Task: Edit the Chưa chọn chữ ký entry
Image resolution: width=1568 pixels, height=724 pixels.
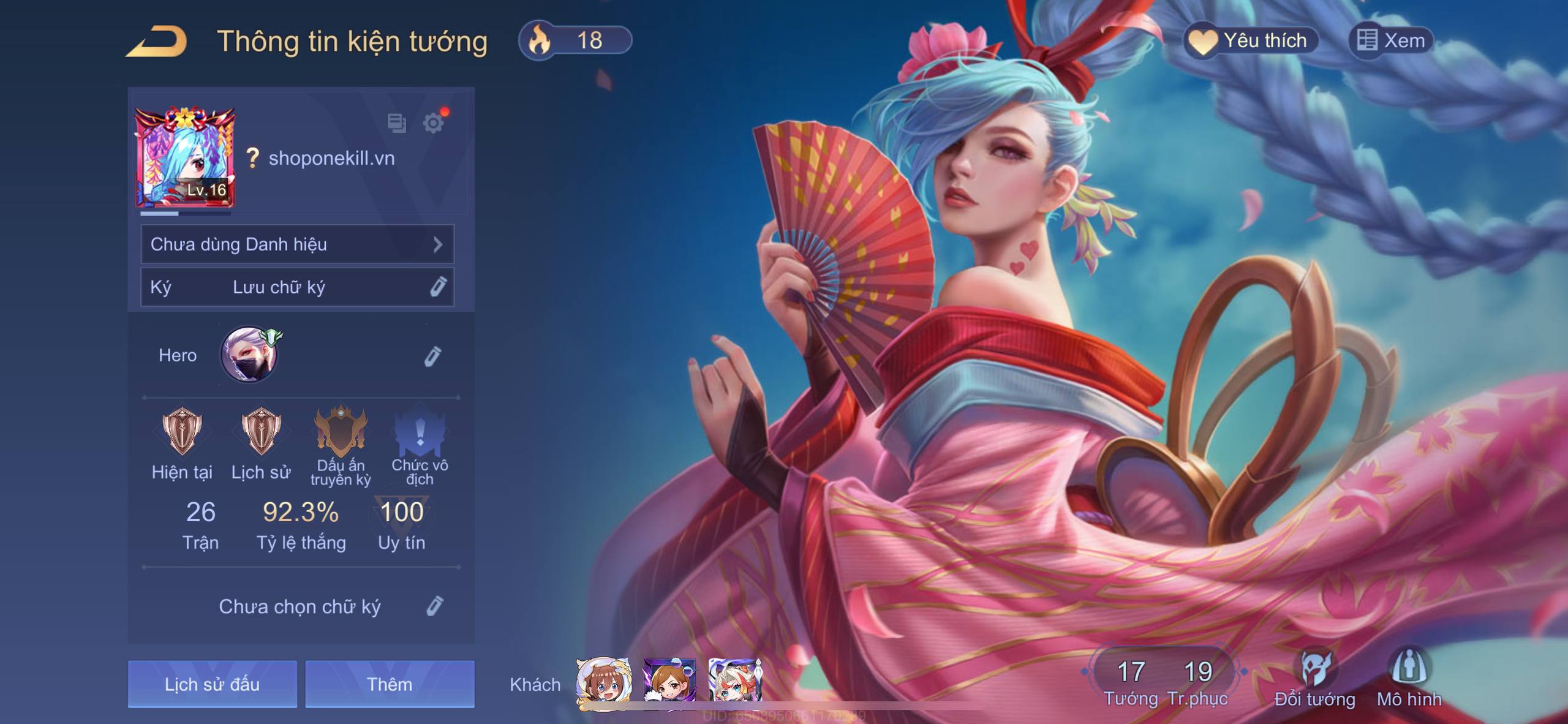Action: point(434,606)
